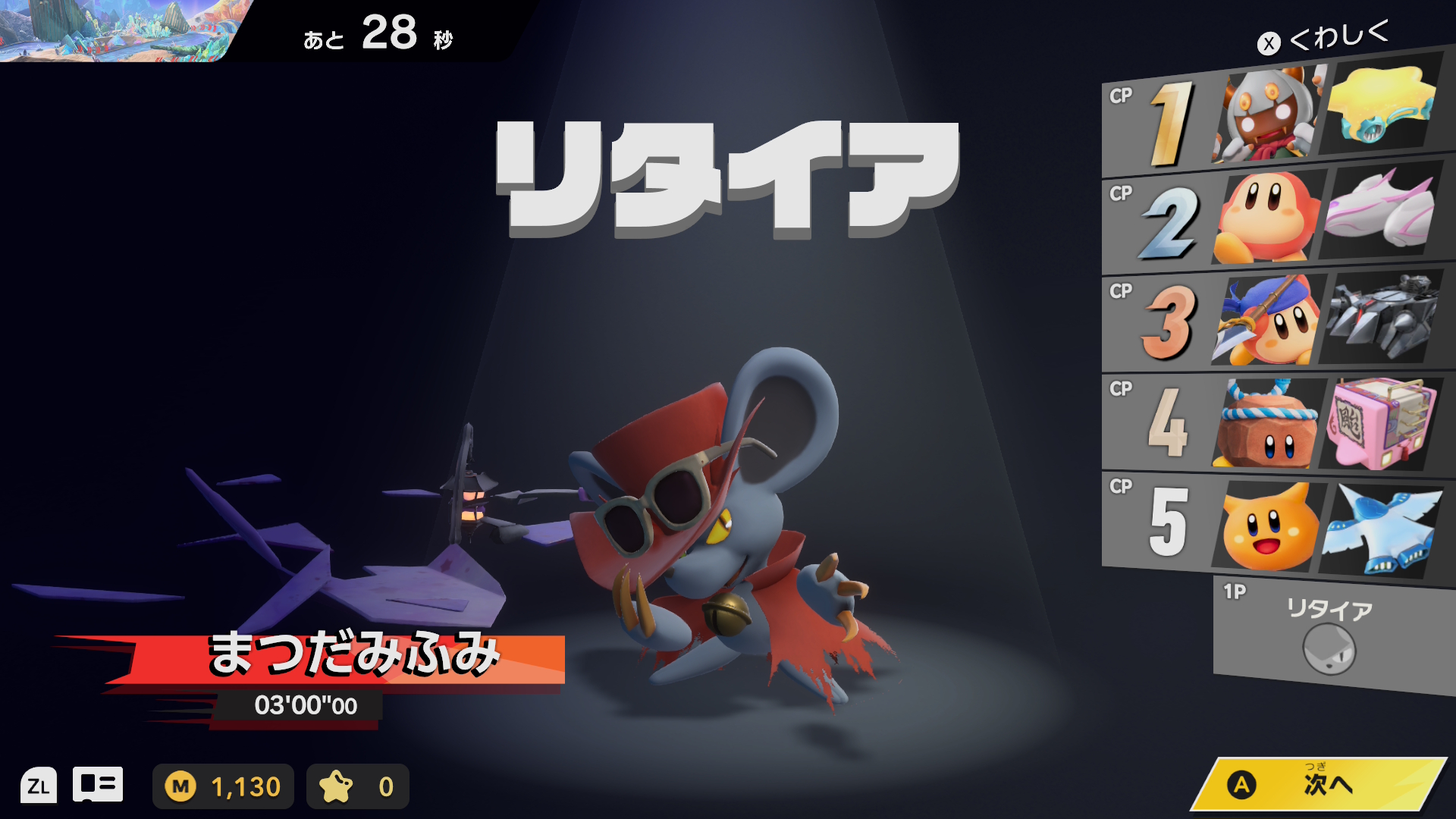
Task: Select the 4th place CP result row
Action: [1274, 422]
